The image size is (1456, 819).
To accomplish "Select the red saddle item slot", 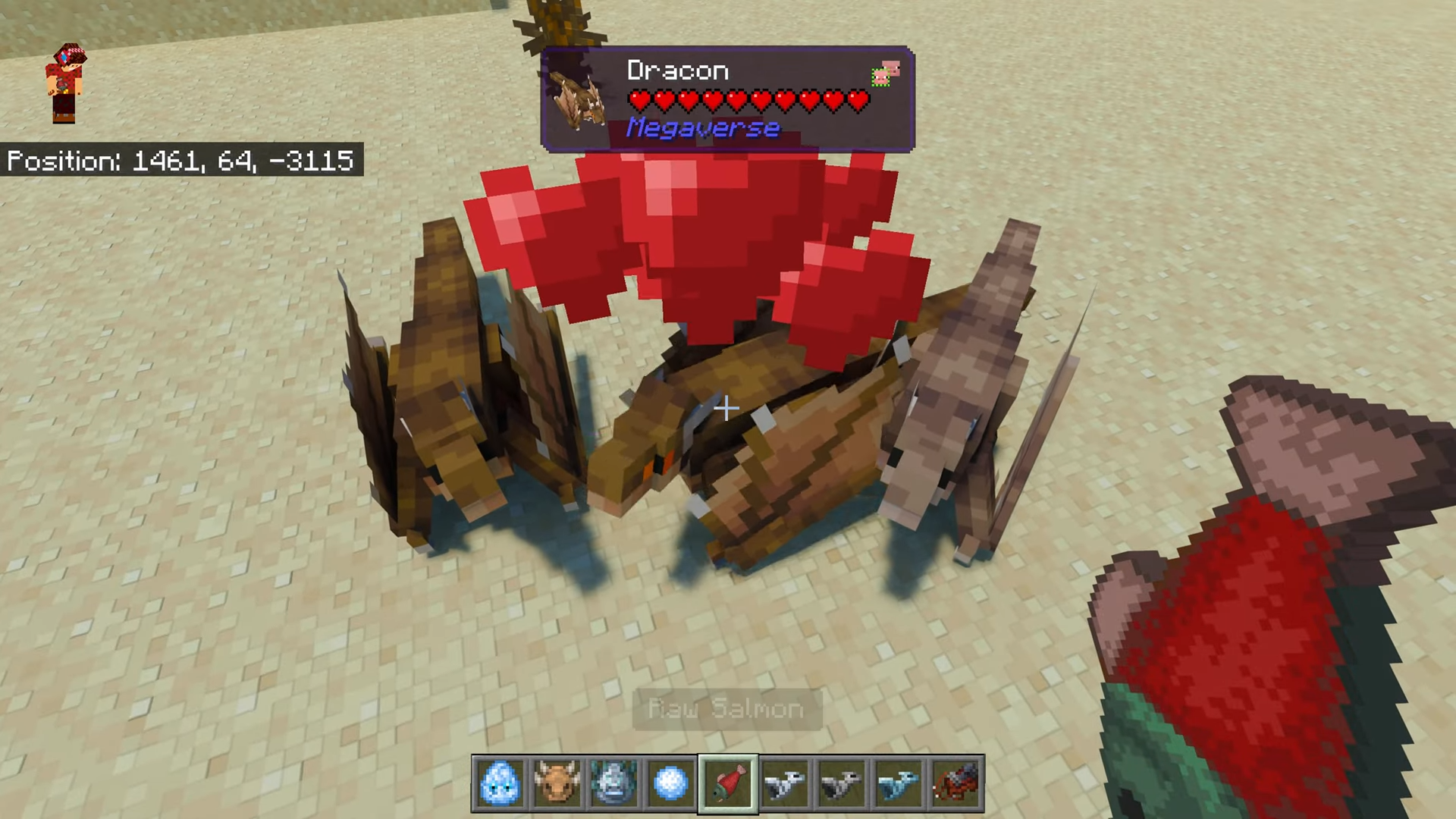I will point(955,783).
